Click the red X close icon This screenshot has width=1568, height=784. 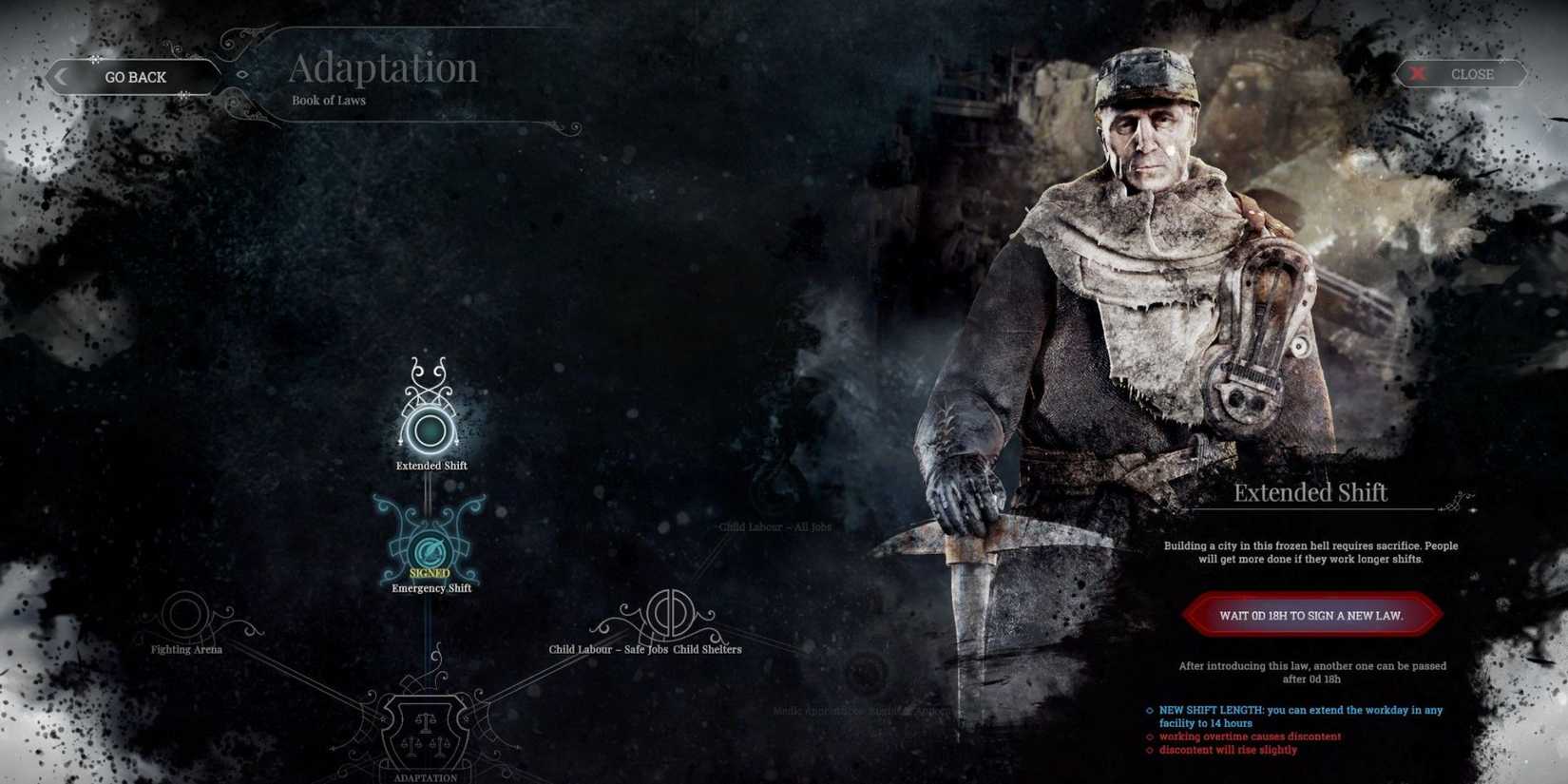1418,73
